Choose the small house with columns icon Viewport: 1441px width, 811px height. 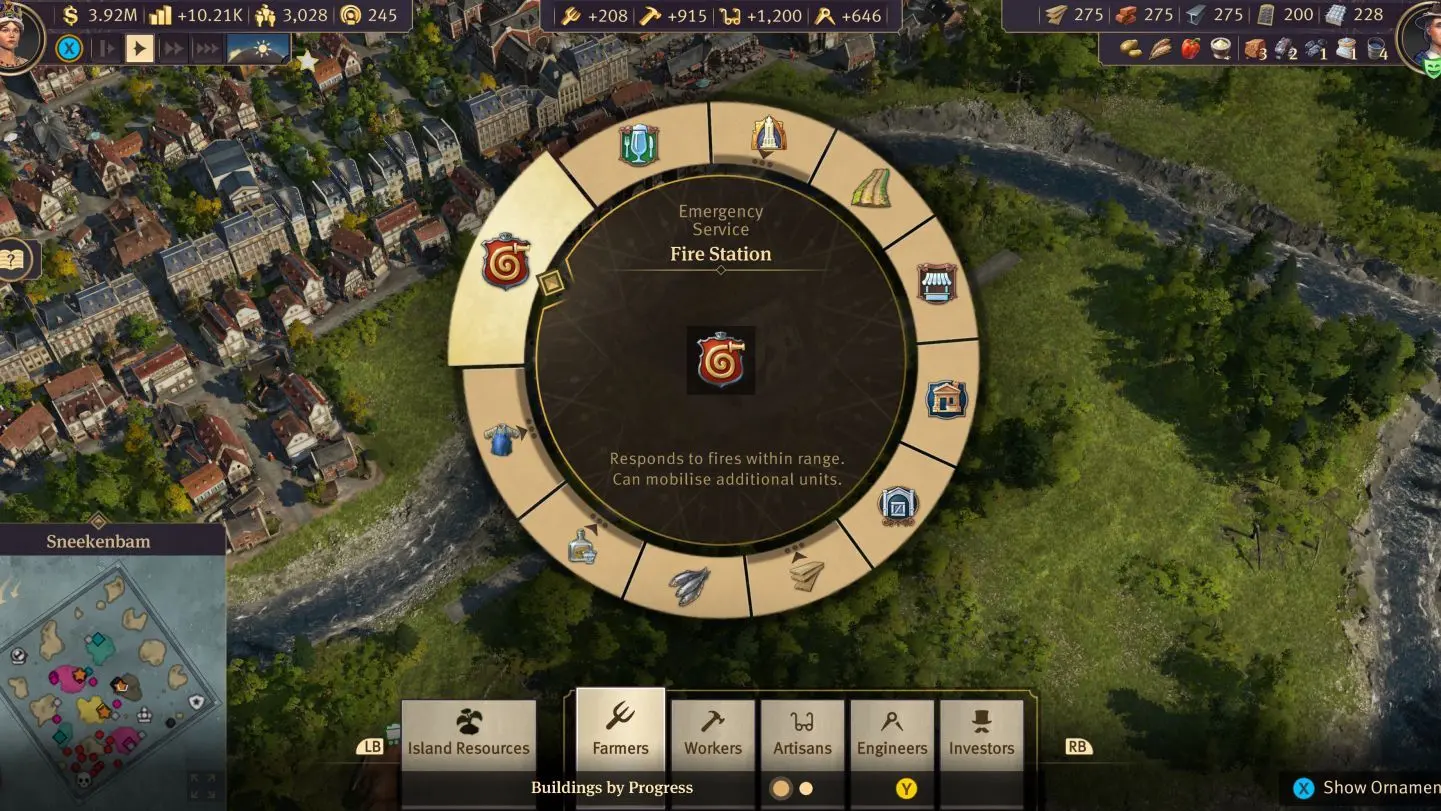click(x=946, y=399)
